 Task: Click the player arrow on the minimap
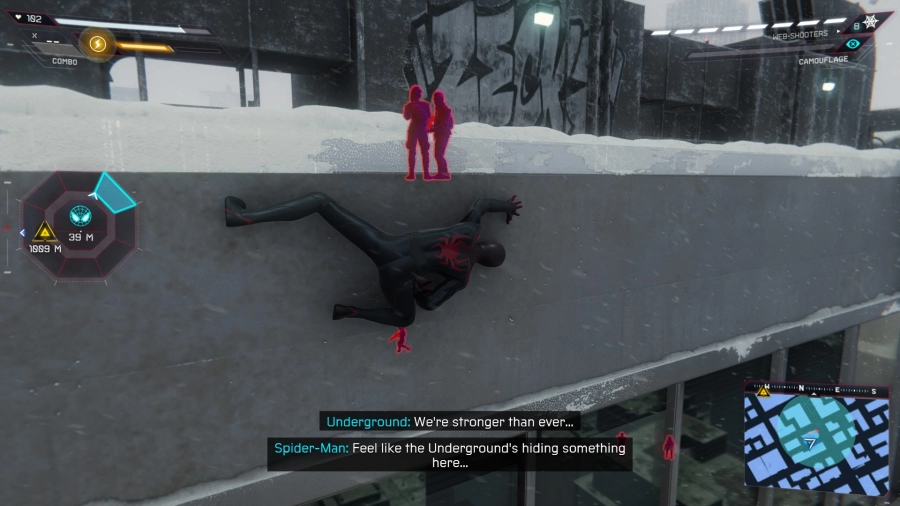click(811, 441)
